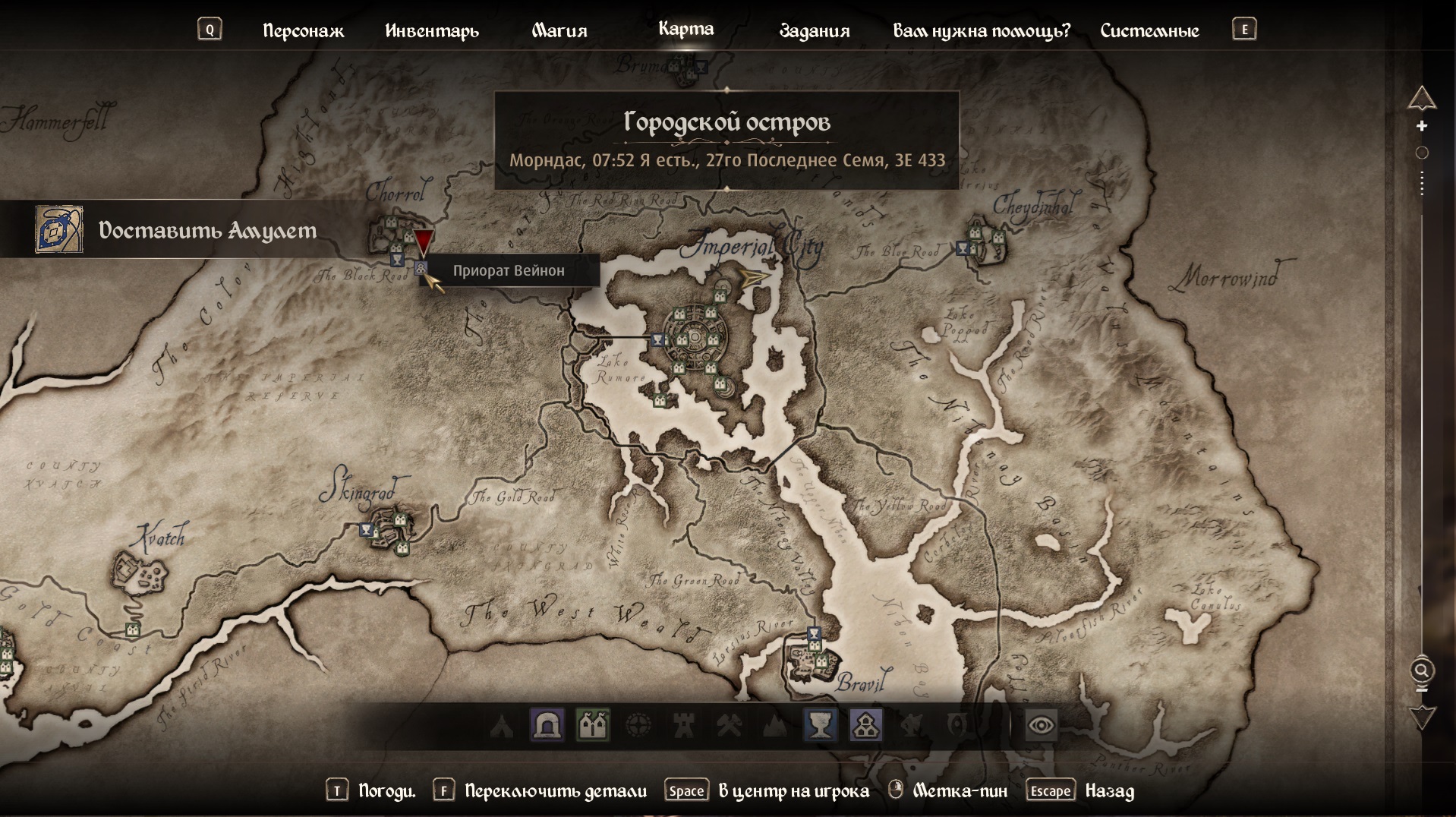Select the Карта tab

point(685,29)
